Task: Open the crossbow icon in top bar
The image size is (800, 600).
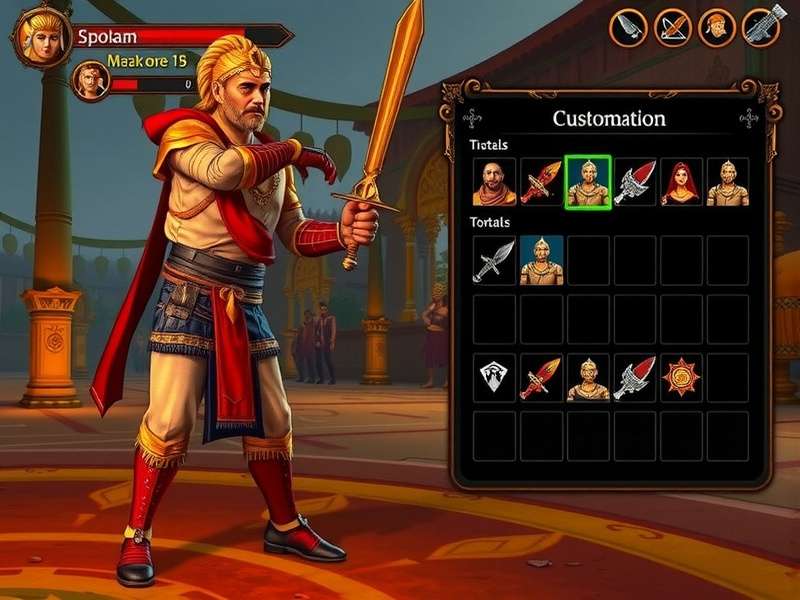Action: [x=673, y=27]
